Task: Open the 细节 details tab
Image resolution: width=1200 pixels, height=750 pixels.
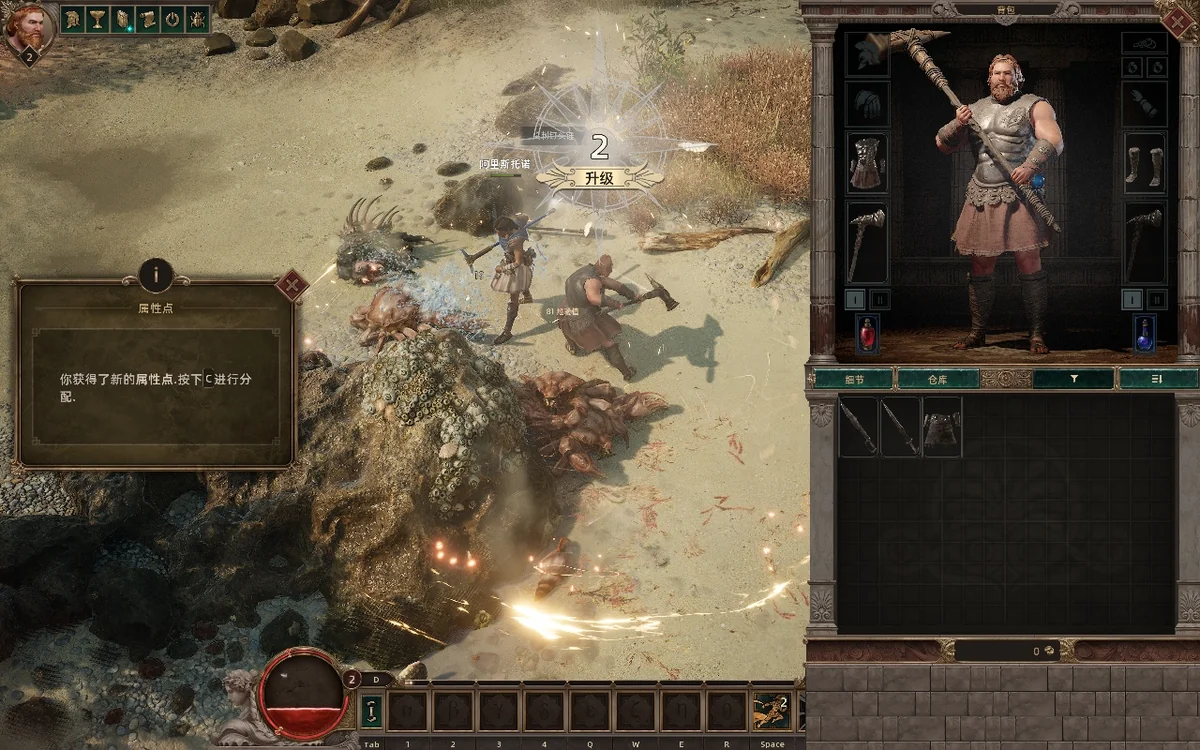Action: point(853,379)
